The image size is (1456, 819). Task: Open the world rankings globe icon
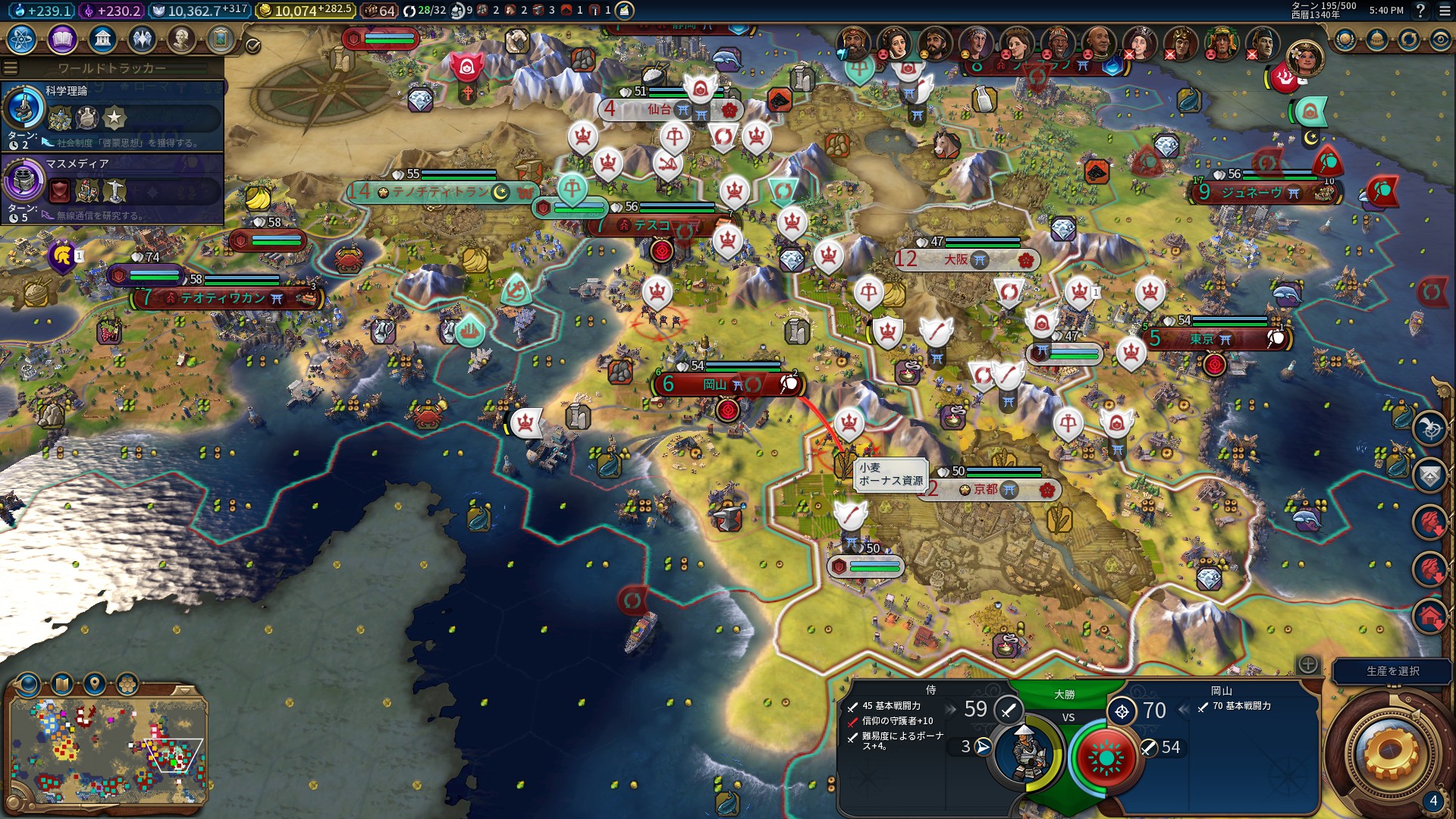(1345, 39)
